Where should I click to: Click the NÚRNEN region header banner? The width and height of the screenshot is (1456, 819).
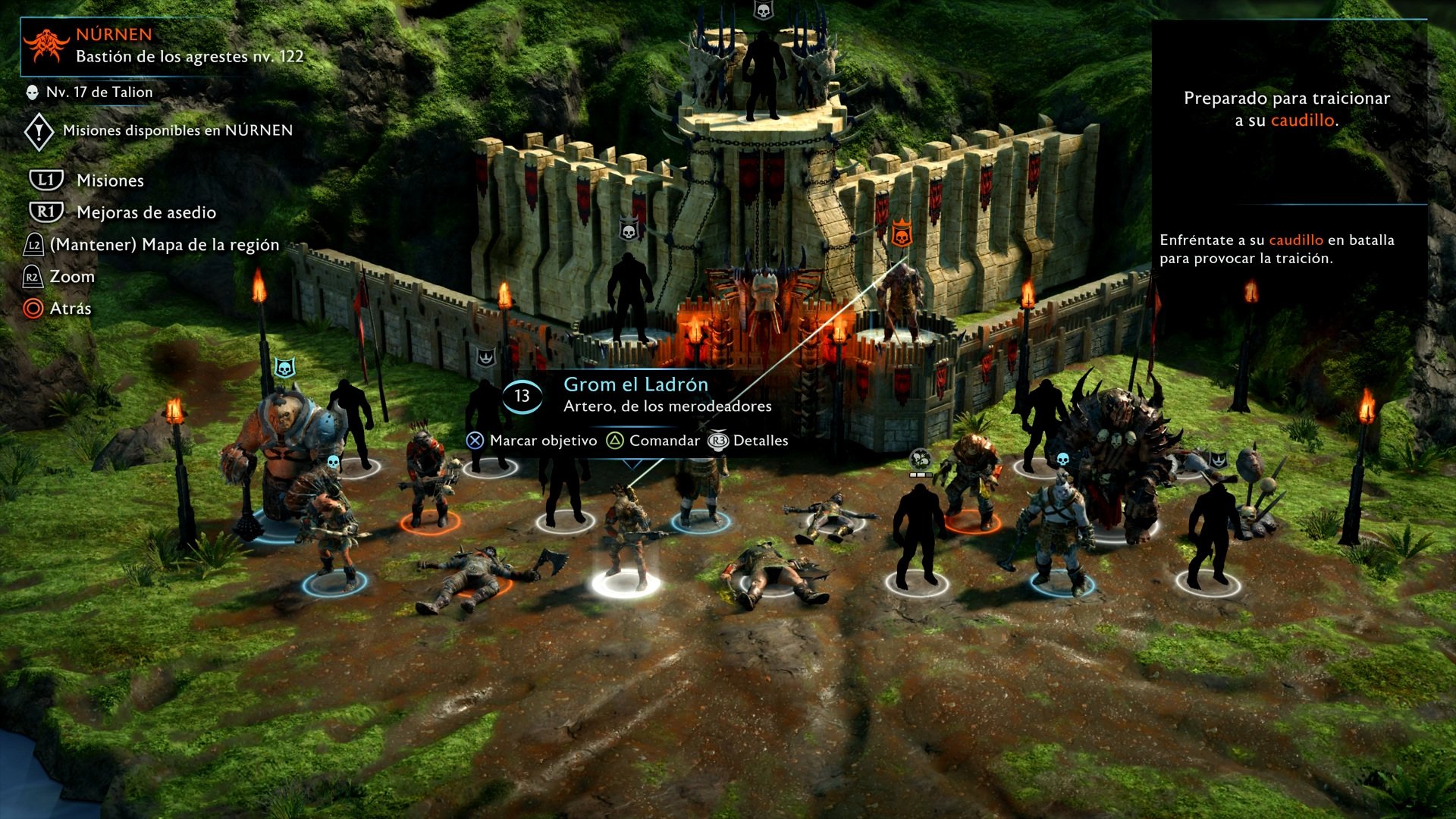pos(163,45)
